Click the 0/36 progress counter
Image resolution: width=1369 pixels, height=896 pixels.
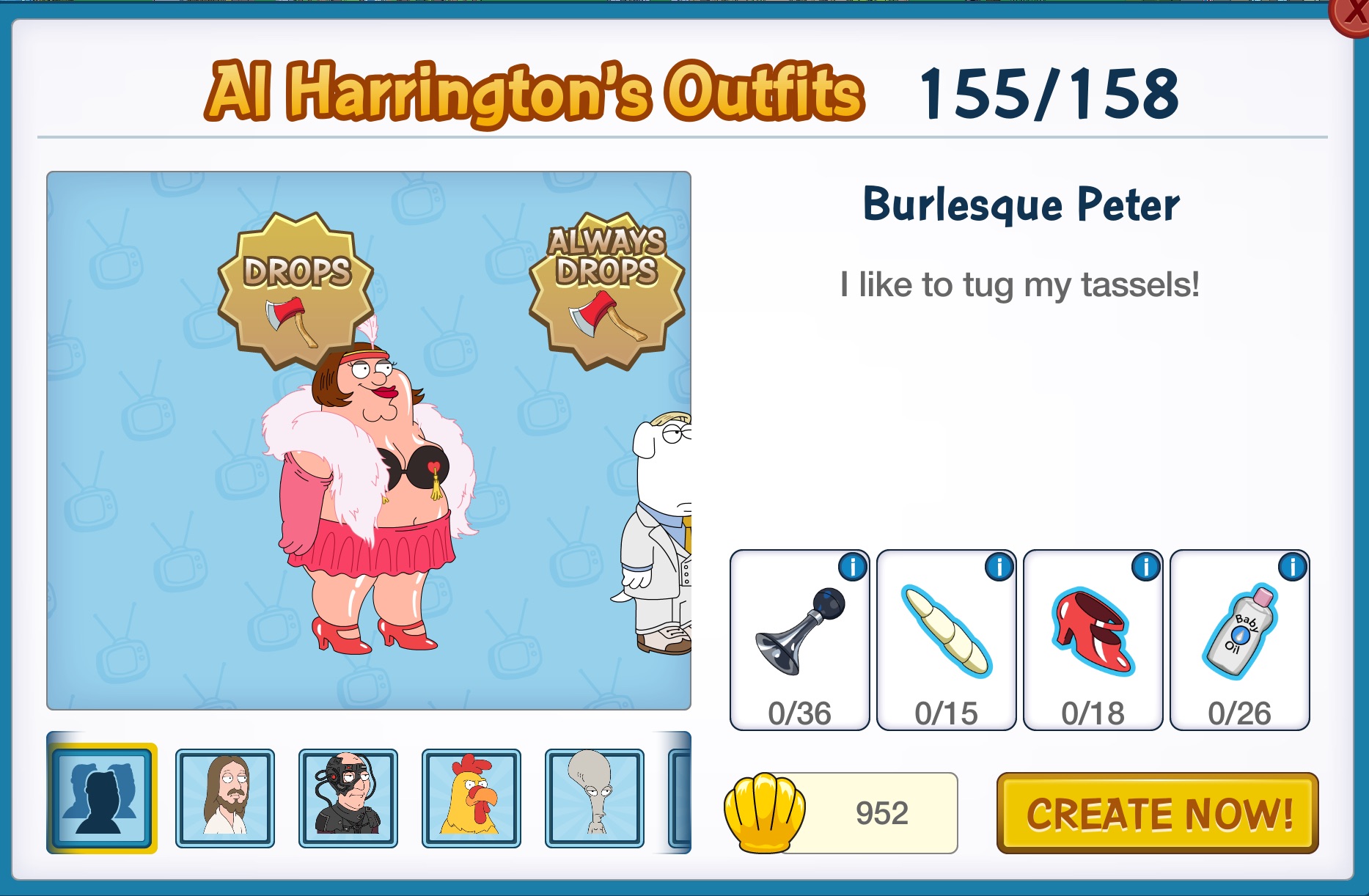pyautogui.click(x=799, y=710)
